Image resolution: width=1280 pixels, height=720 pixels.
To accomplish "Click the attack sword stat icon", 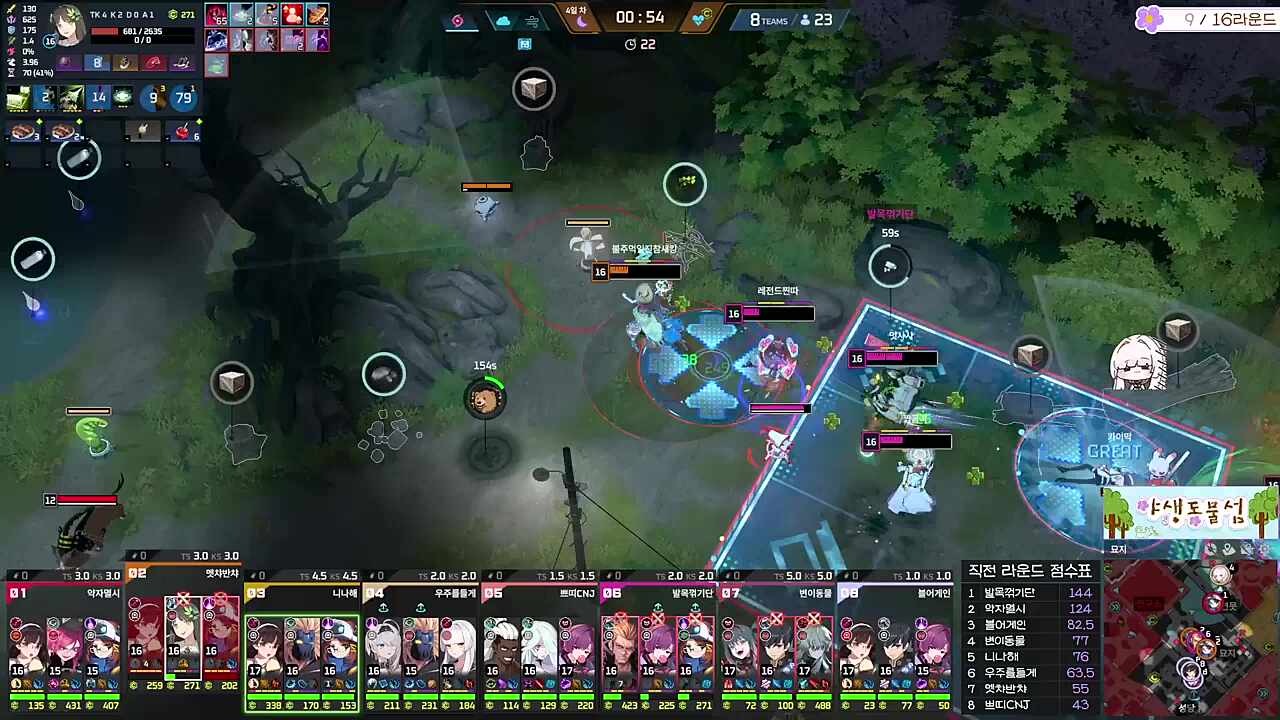I will [x=11, y=9].
